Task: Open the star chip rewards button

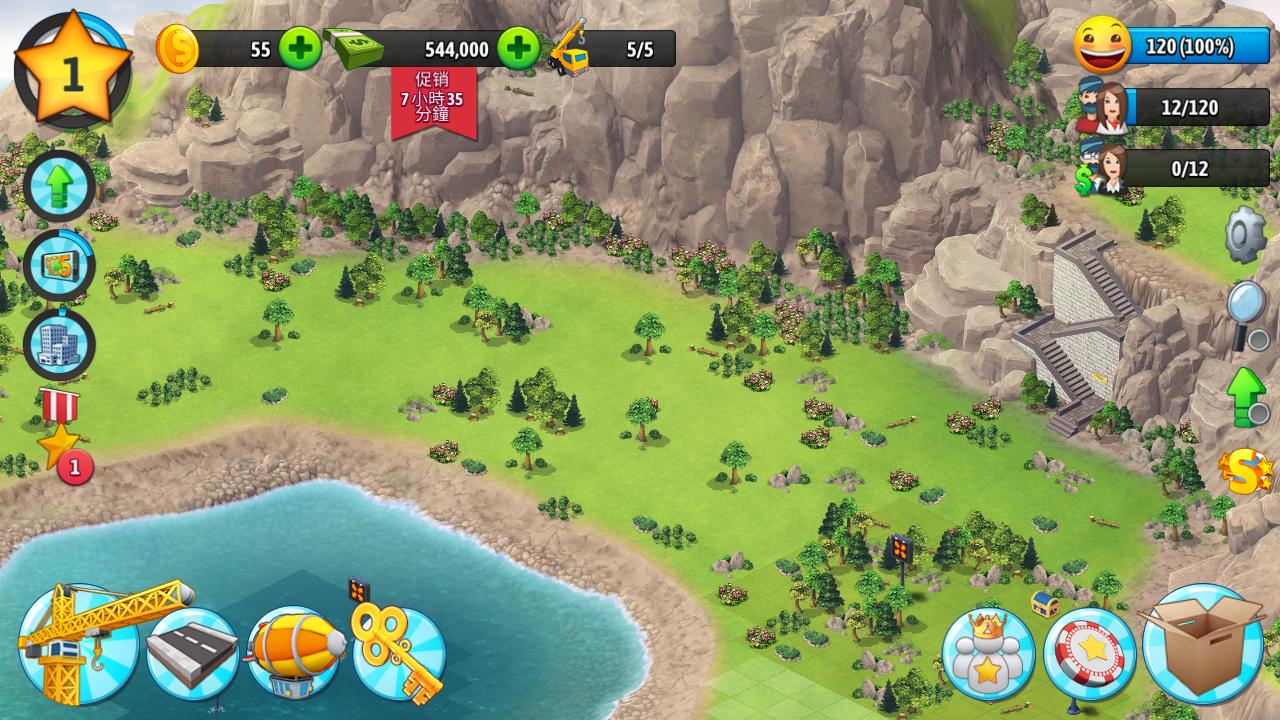Action: pyautogui.click(x=1089, y=654)
